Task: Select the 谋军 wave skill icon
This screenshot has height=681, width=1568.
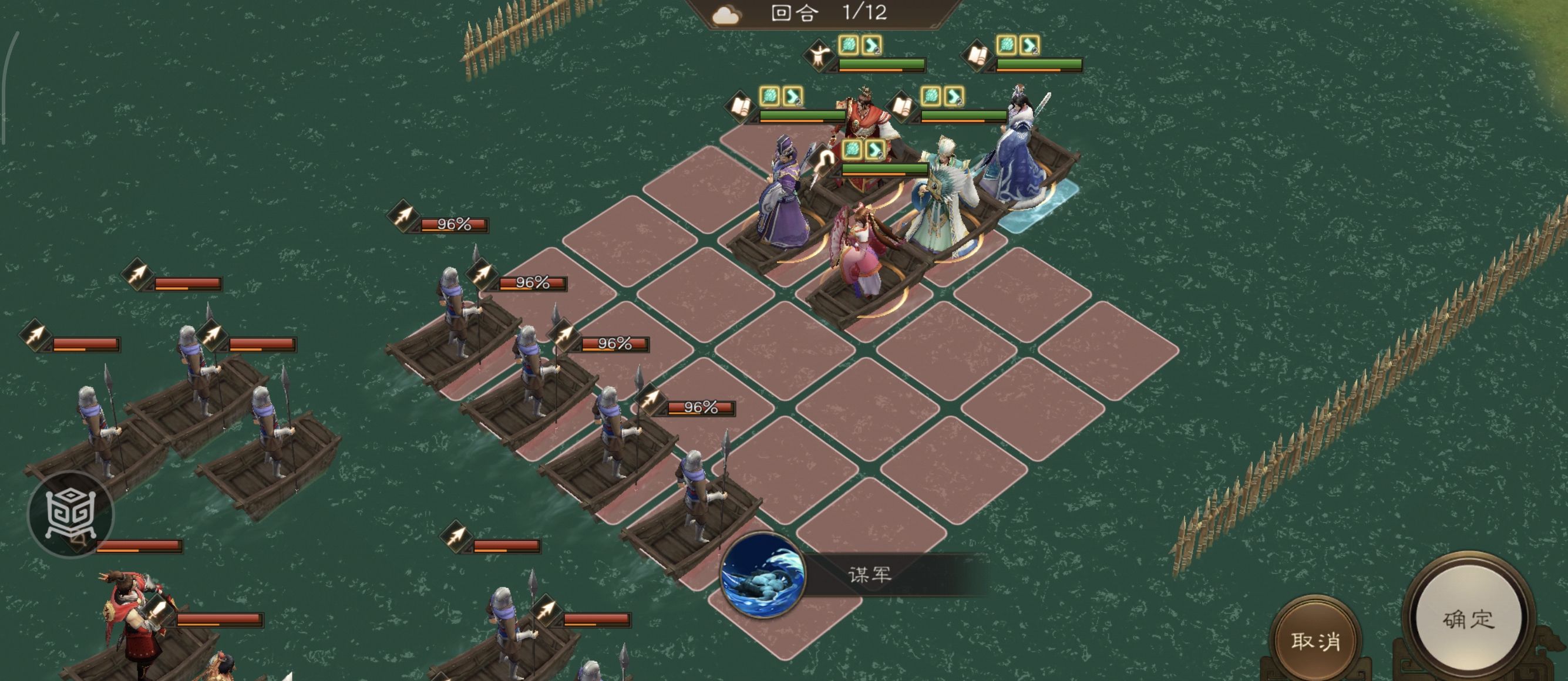Action: coord(762,575)
